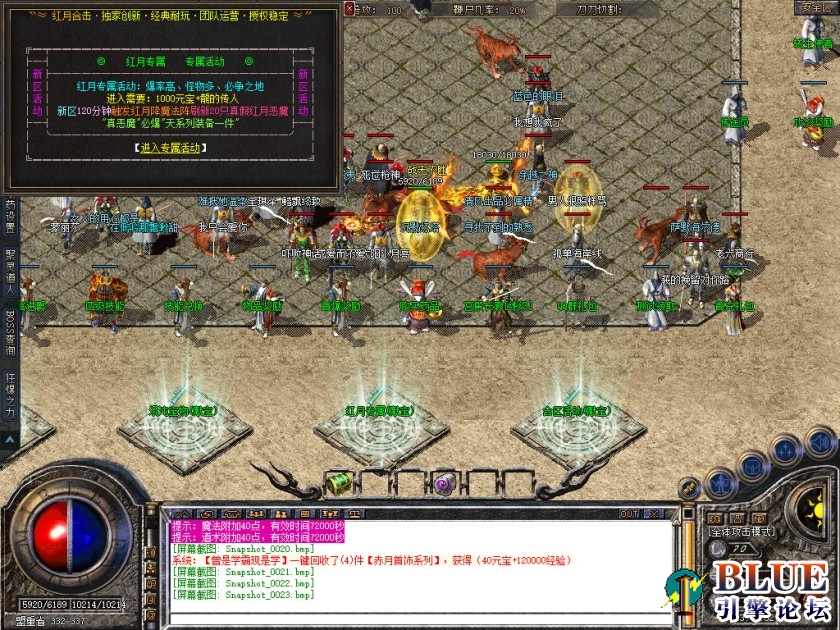Image resolution: width=840 pixels, height=630 pixels.
Task: Click the 安全区 label at the top right
Action: coord(814,8)
